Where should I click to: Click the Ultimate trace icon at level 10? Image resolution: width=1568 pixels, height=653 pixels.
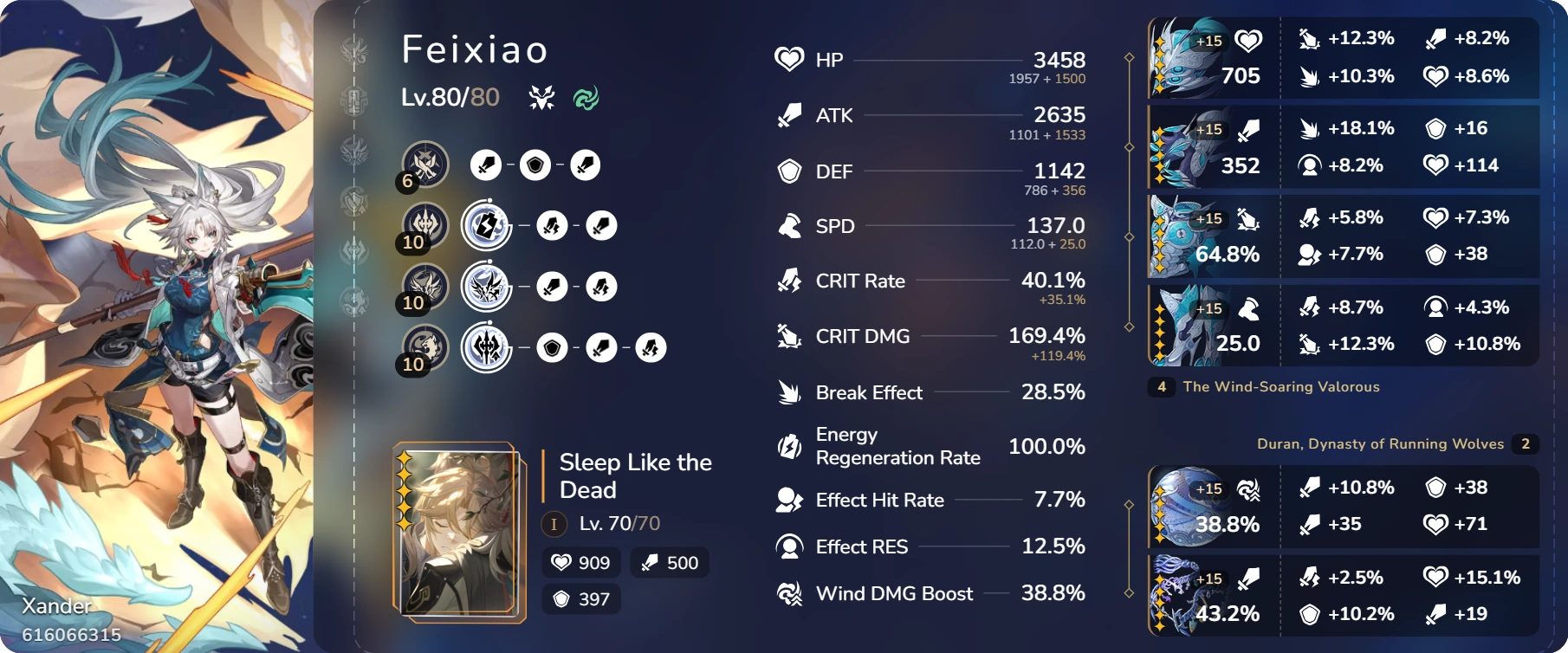(424, 286)
